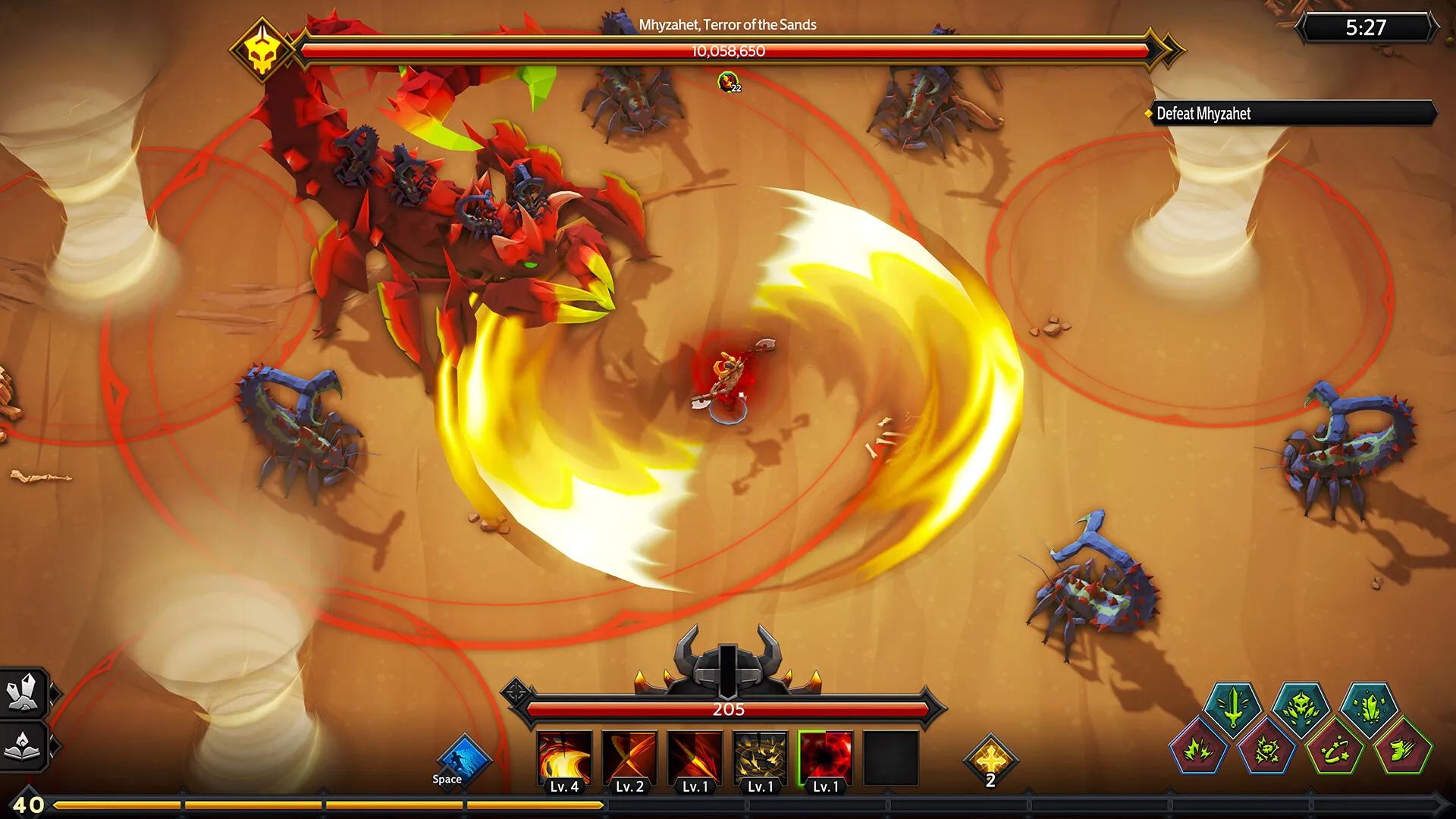Inspect the boss status effect icon with 22 stacks
The width and height of the screenshot is (1456, 819).
click(729, 82)
